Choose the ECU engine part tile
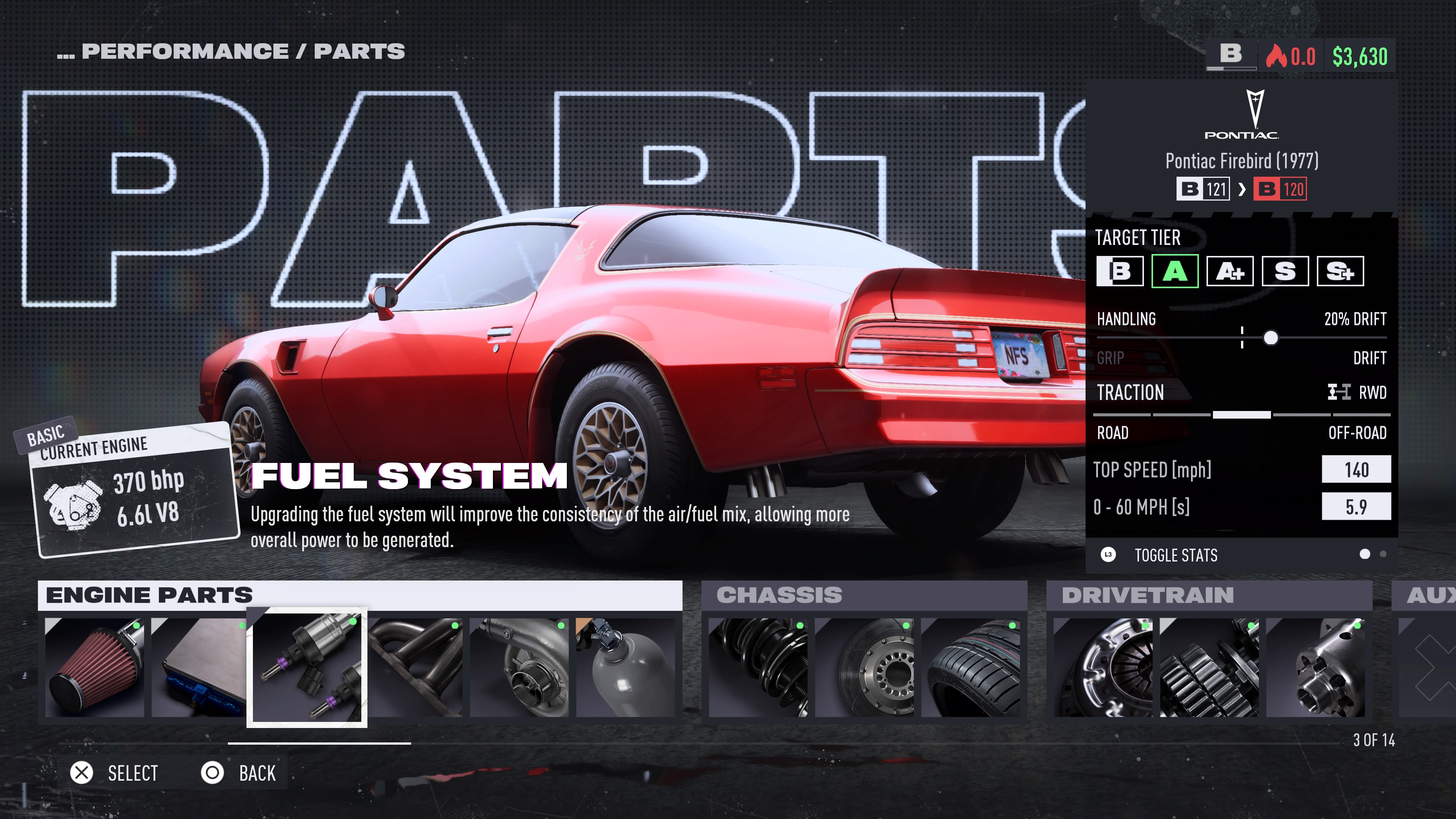Screen dimensions: 1456x819 coord(199,667)
